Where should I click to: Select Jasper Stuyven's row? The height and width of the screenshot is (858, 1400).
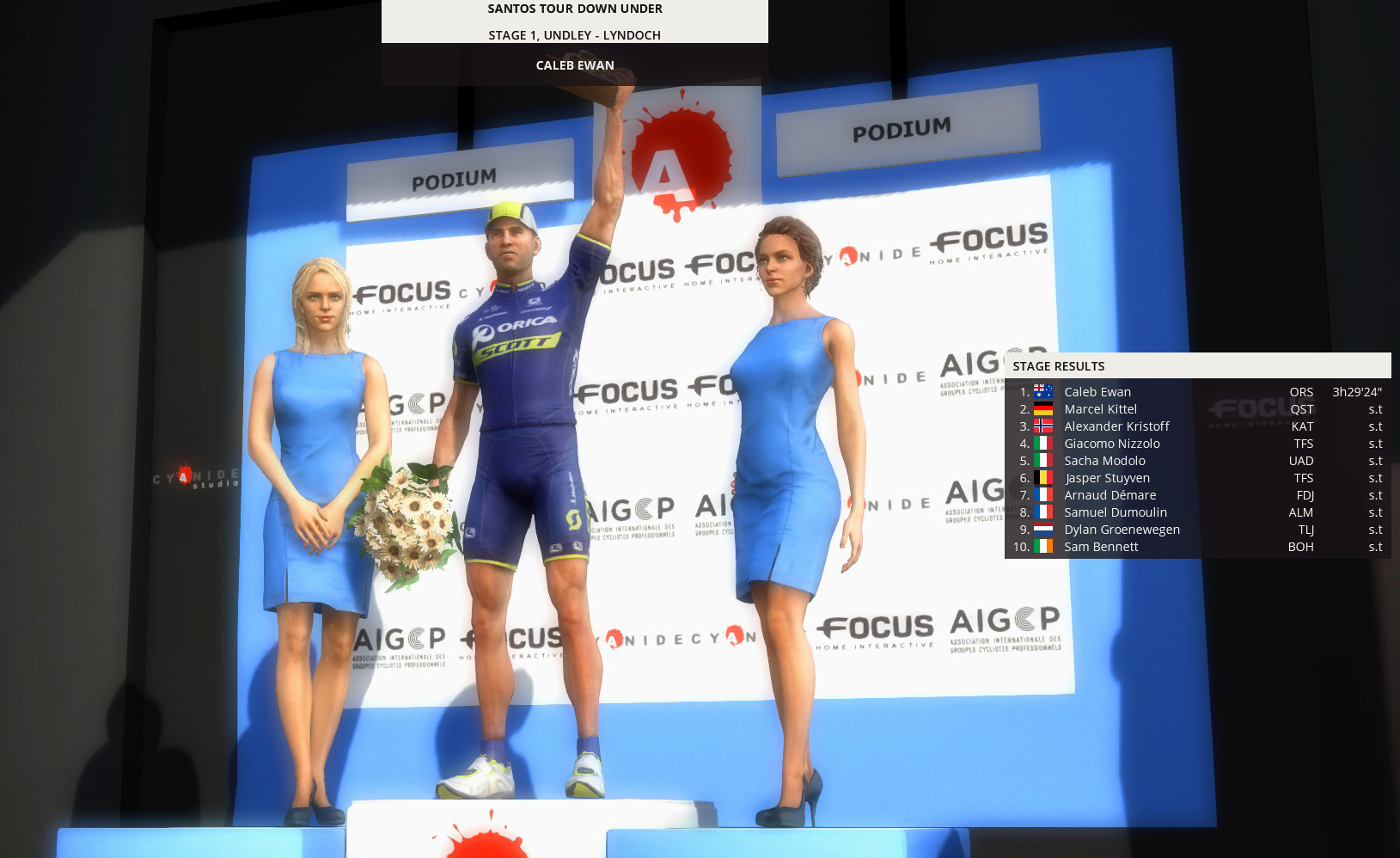(1107, 478)
